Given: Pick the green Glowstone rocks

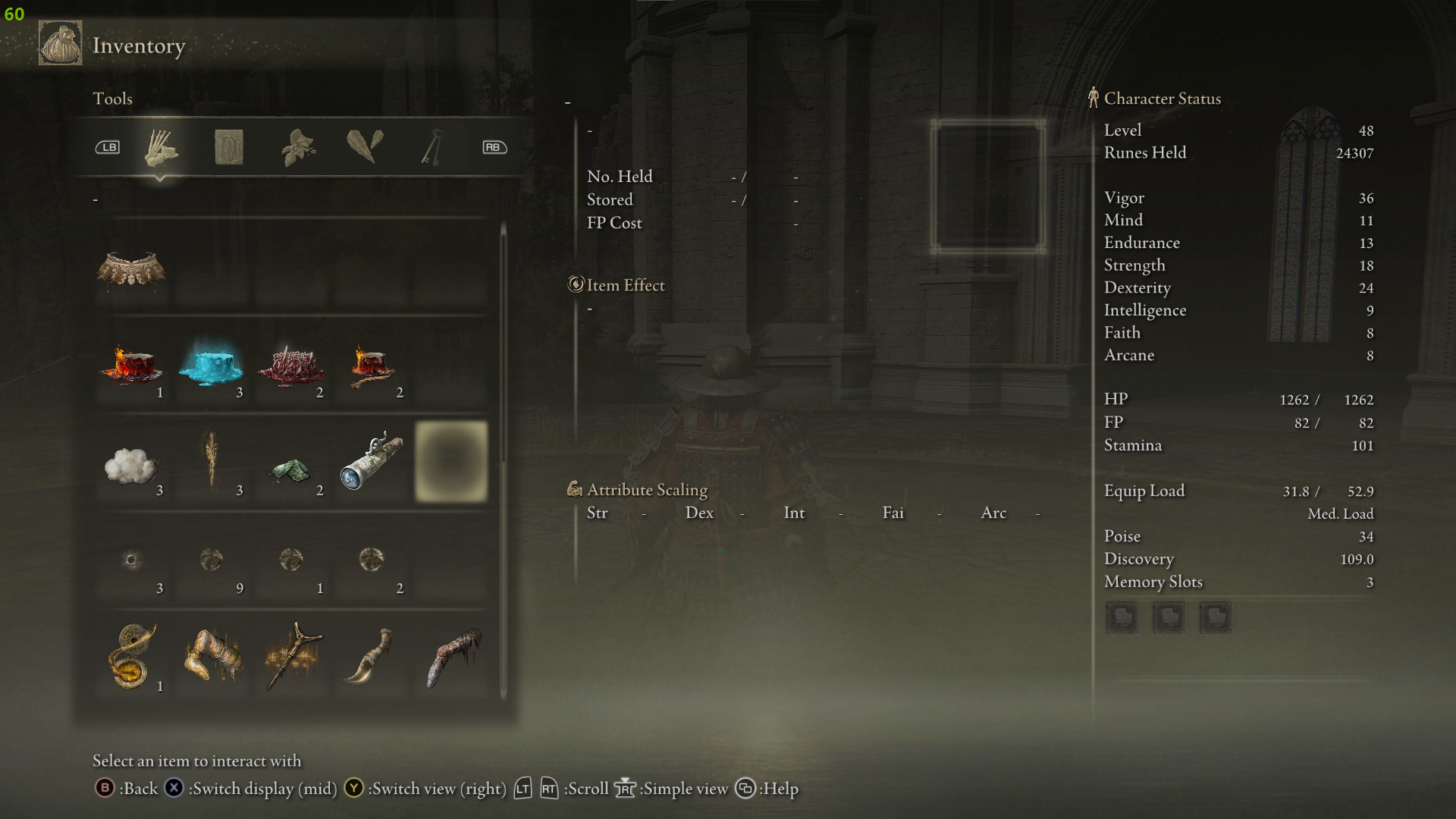Looking at the screenshot, I should point(291,470).
